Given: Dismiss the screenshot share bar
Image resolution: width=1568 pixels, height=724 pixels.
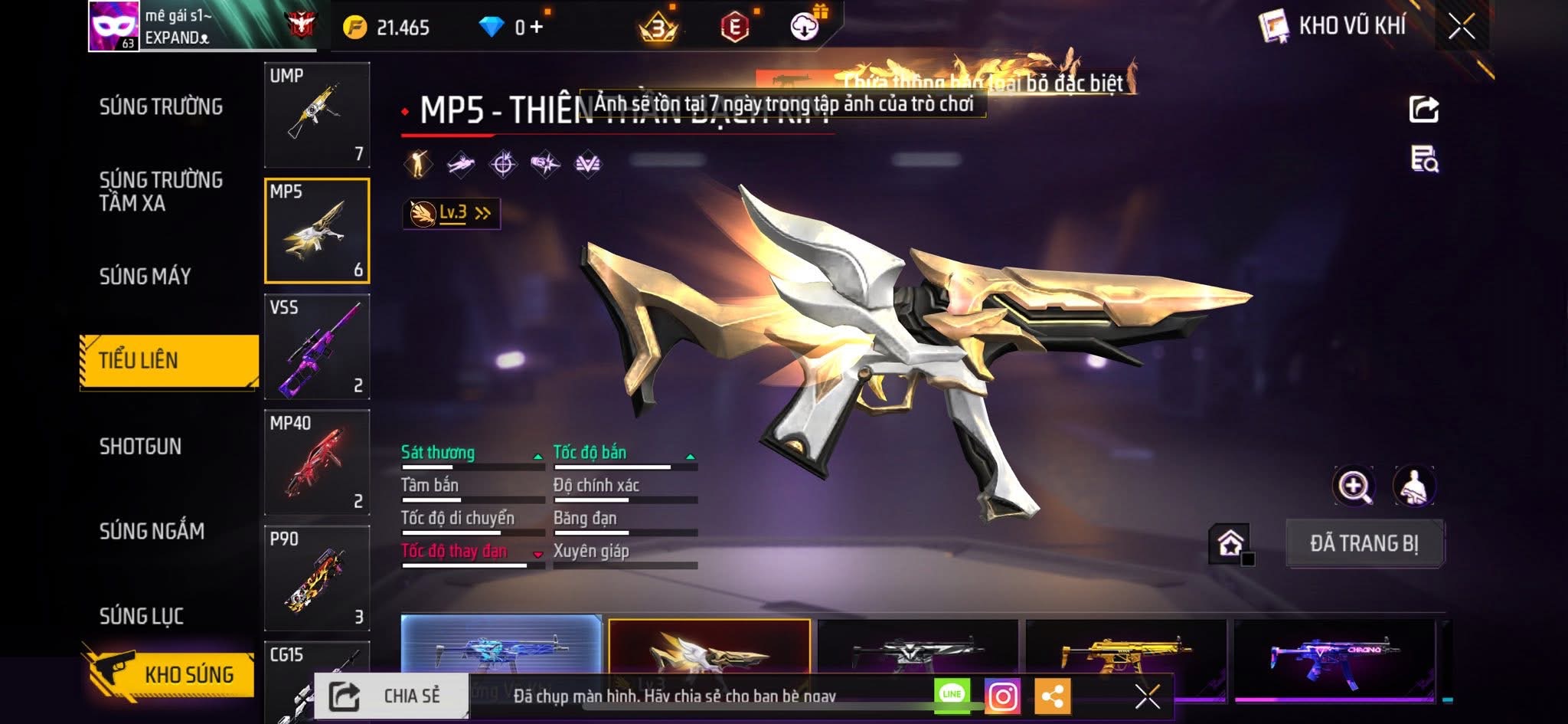Looking at the screenshot, I should 1147,696.
